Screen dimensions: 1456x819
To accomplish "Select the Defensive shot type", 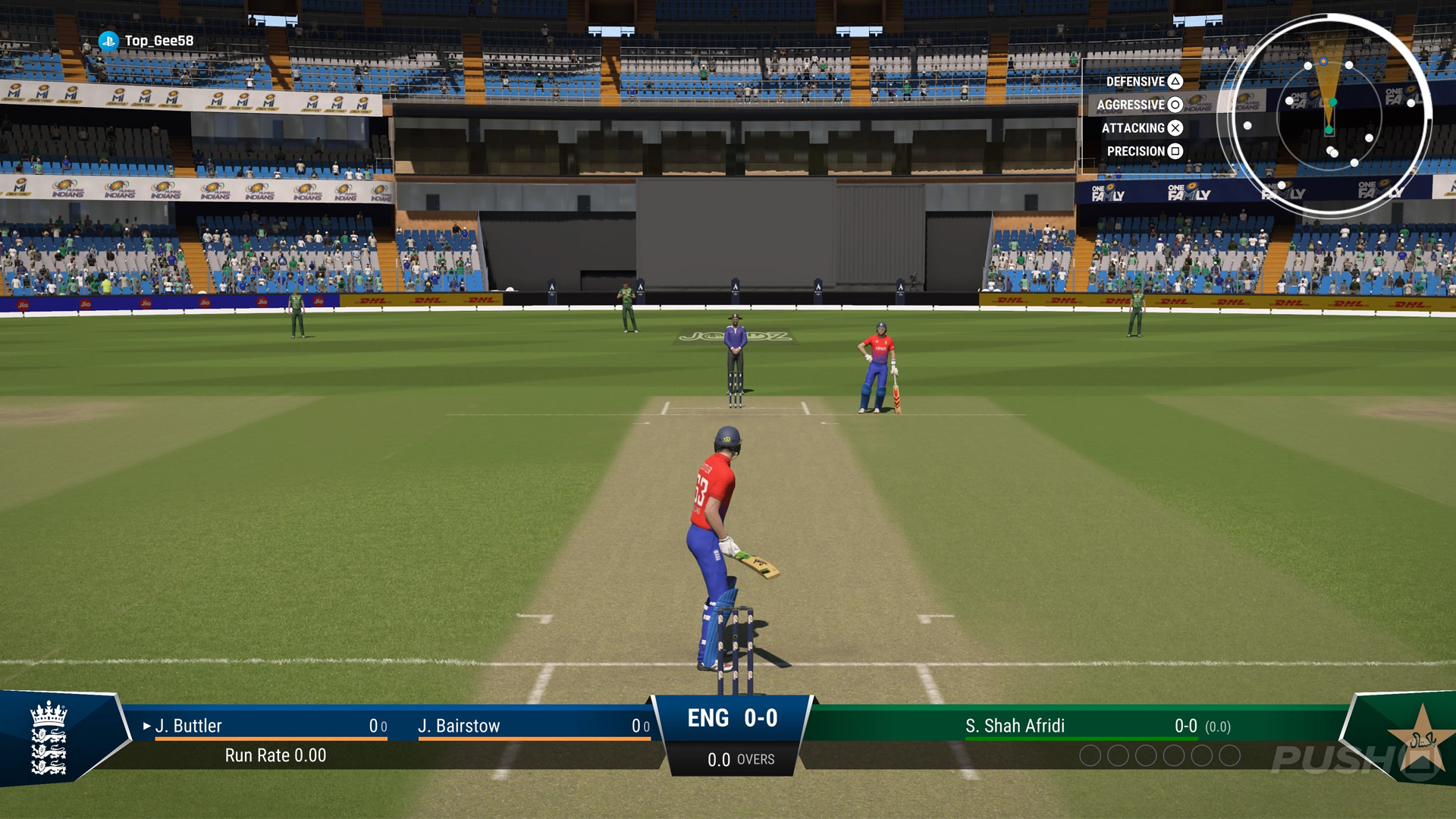I will tap(1143, 81).
